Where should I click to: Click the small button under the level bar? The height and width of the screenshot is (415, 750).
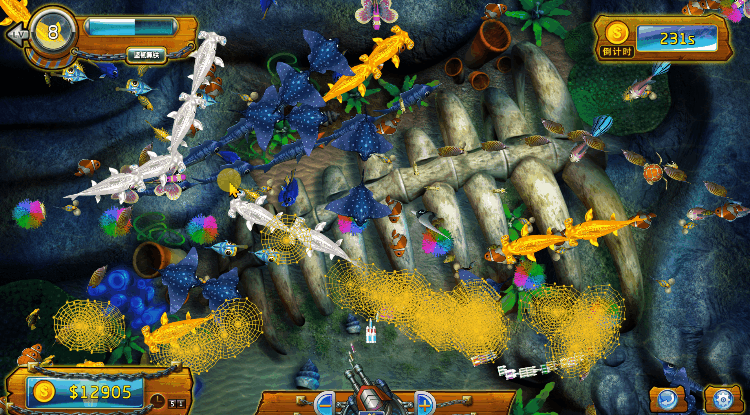click(x=145, y=55)
